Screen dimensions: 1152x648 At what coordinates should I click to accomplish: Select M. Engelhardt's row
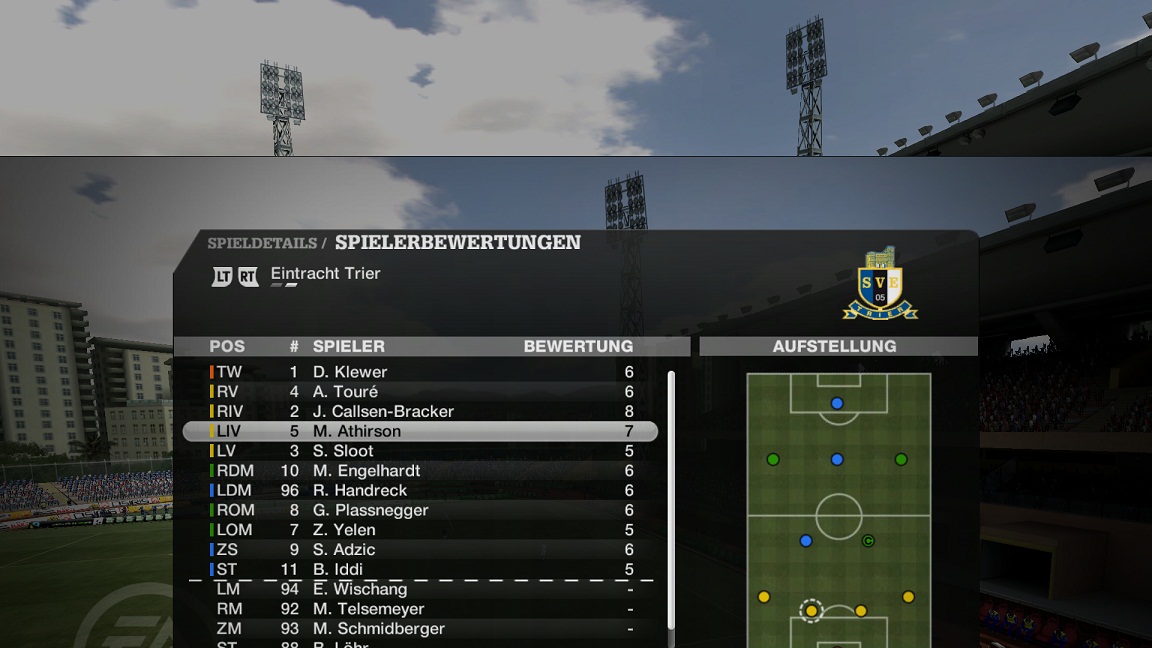420,471
